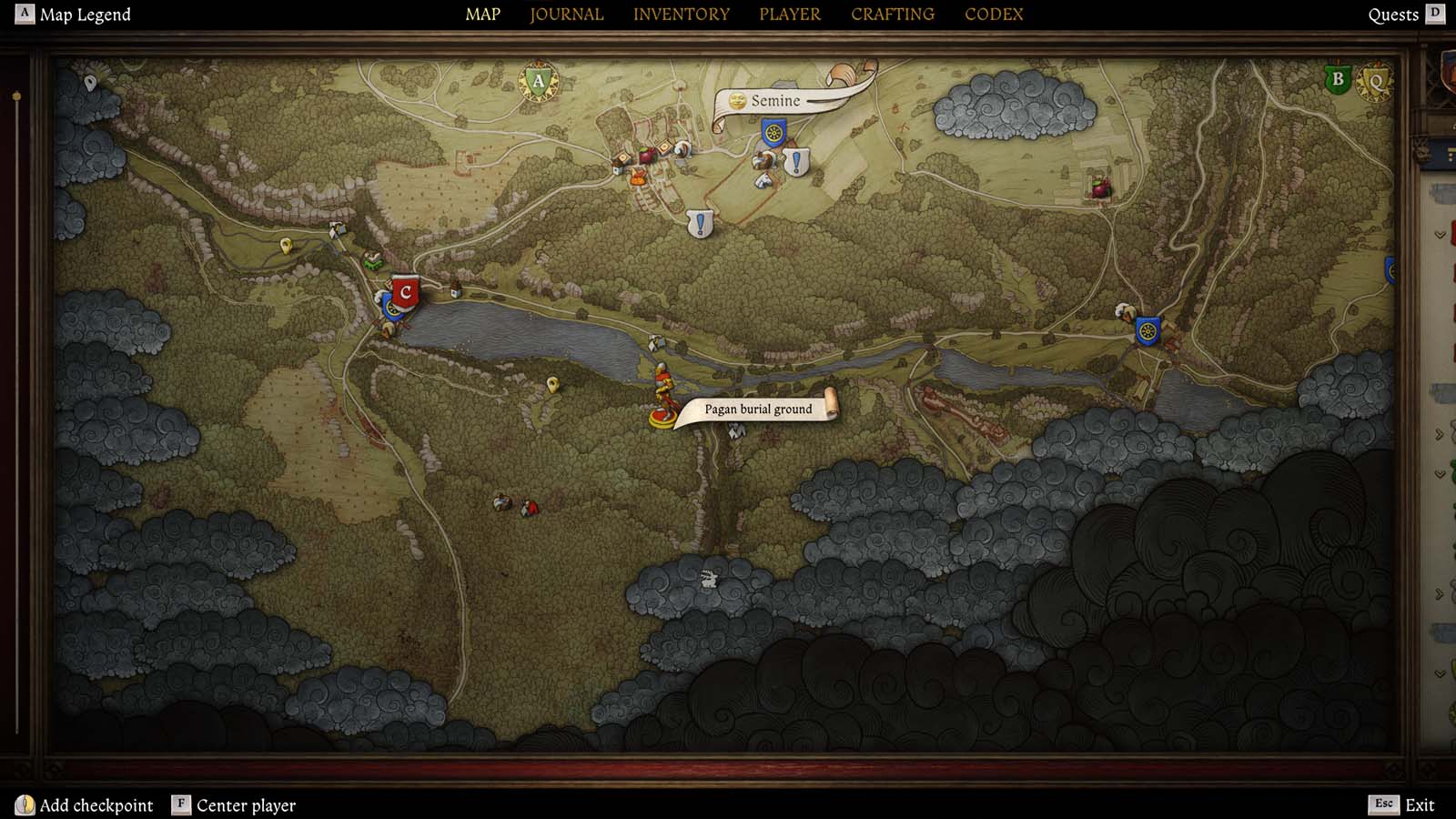Select the blue wheel crest fast-travel marker
1456x819 pixels.
click(774, 134)
